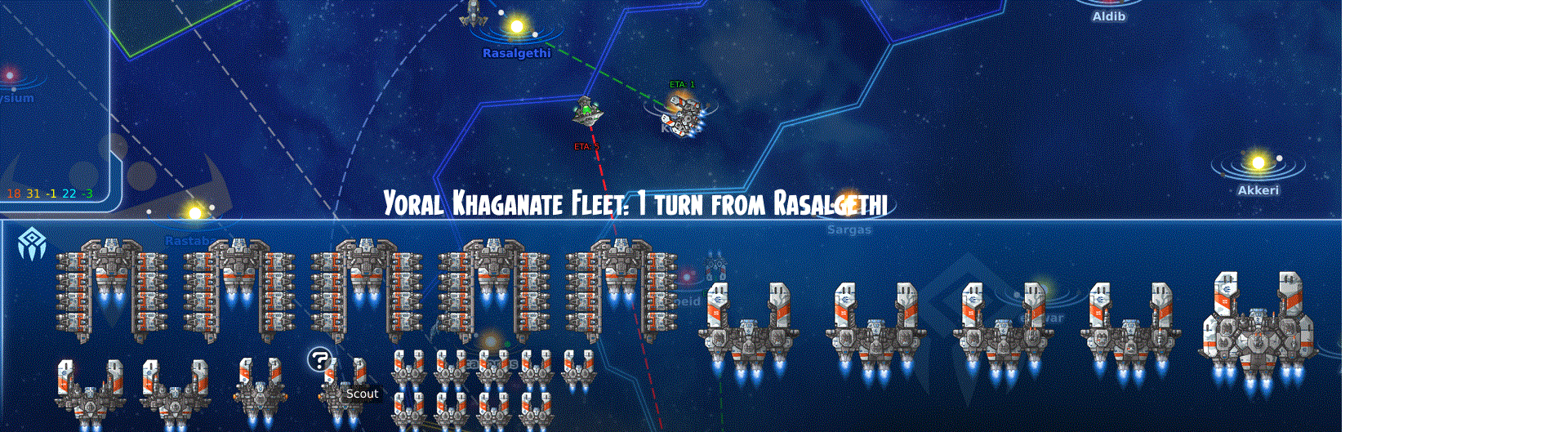Select the Rasalgethi star system
1568x432 pixels.
pos(516,27)
